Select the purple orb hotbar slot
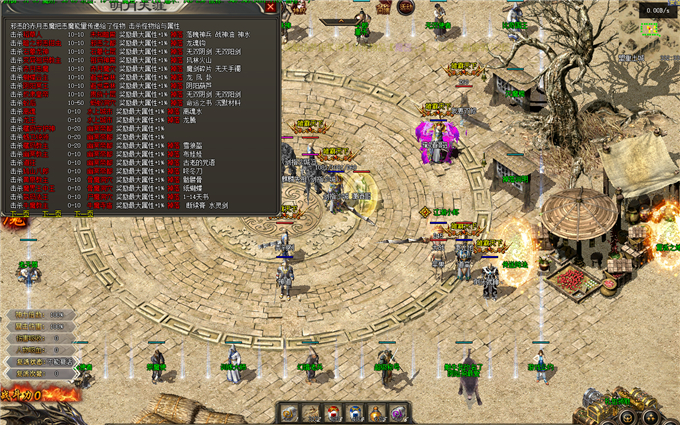 coord(398,412)
